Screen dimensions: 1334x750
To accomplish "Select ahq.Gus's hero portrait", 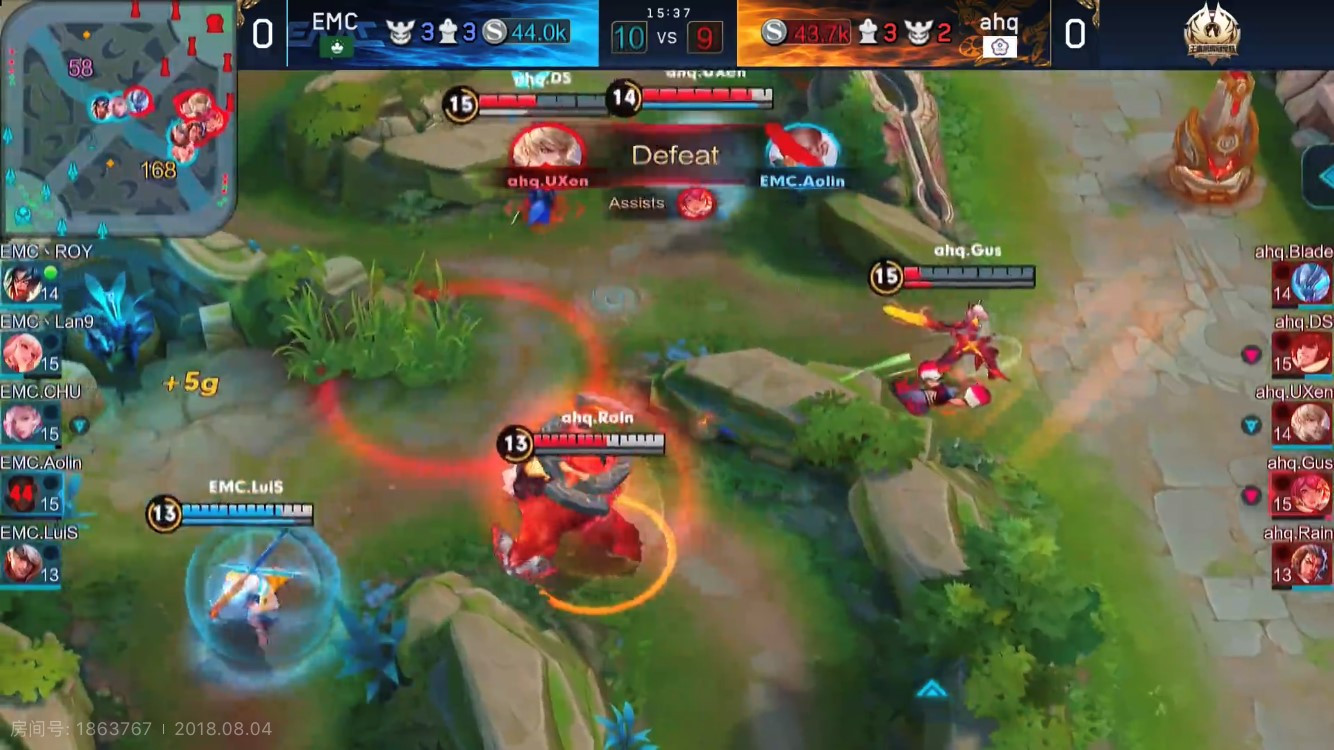I will 1310,493.
